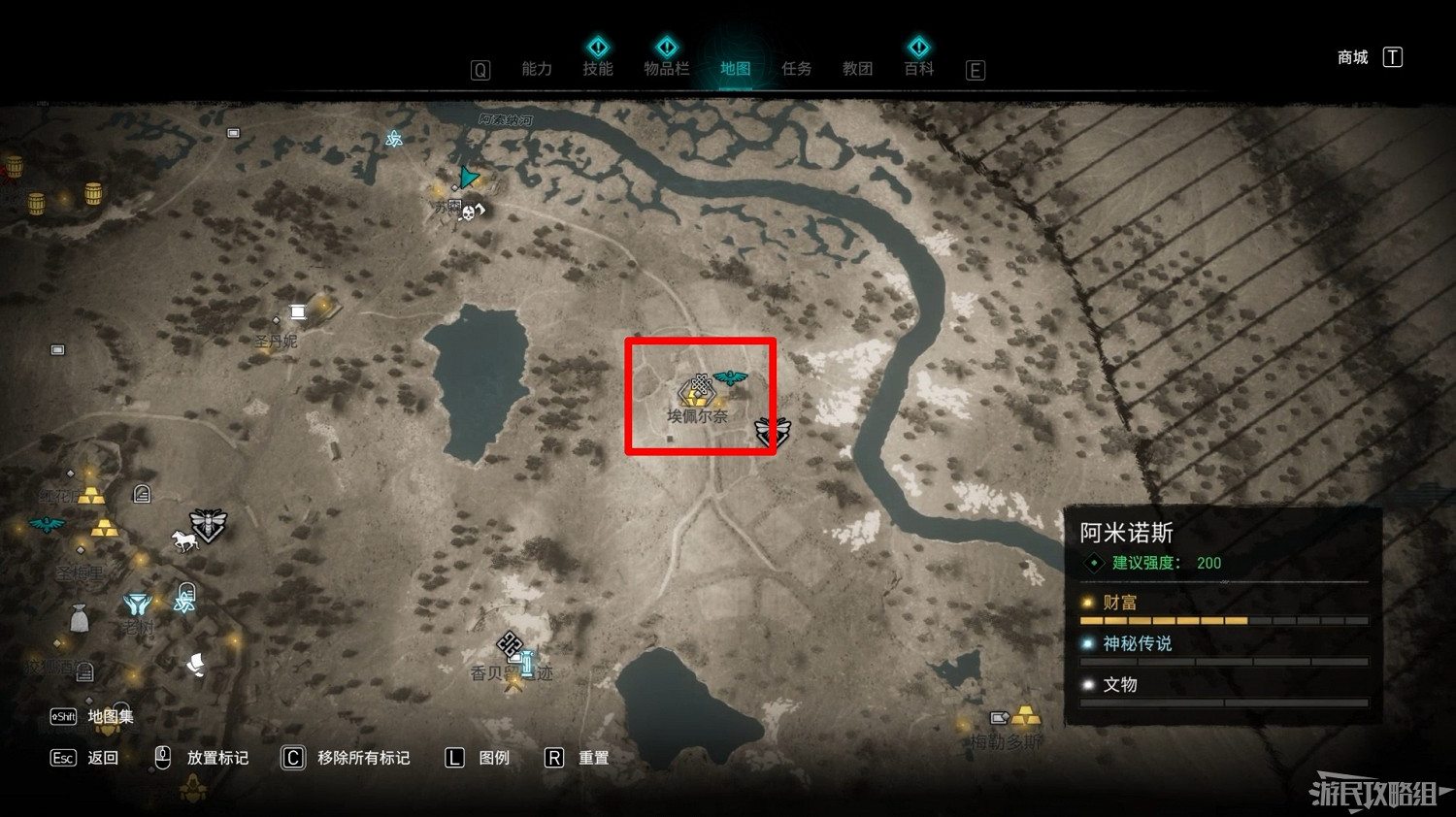The image size is (1456, 817).
Task: Click the barrel icons in the top-left corner
Action: click(36, 201)
